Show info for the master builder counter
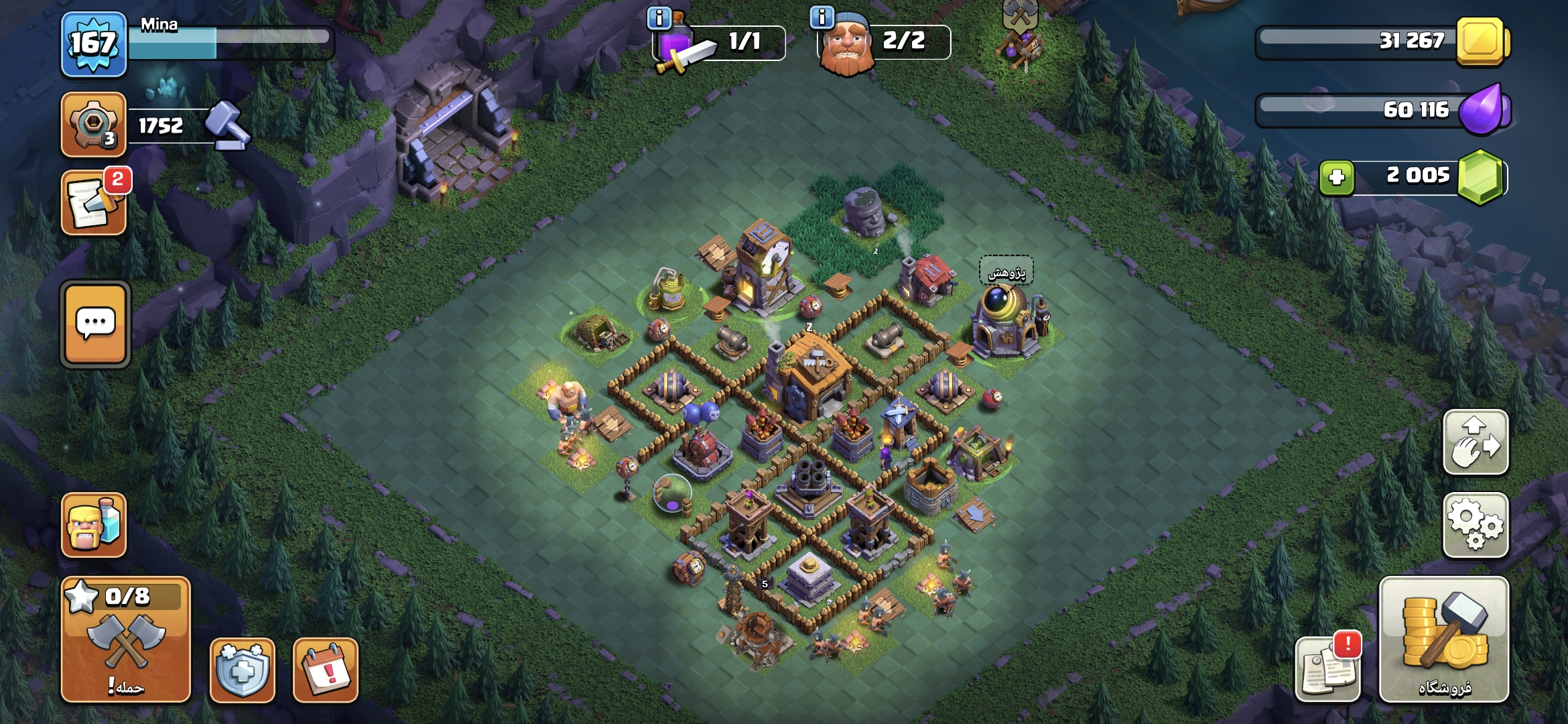1568x724 pixels. click(822, 17)
